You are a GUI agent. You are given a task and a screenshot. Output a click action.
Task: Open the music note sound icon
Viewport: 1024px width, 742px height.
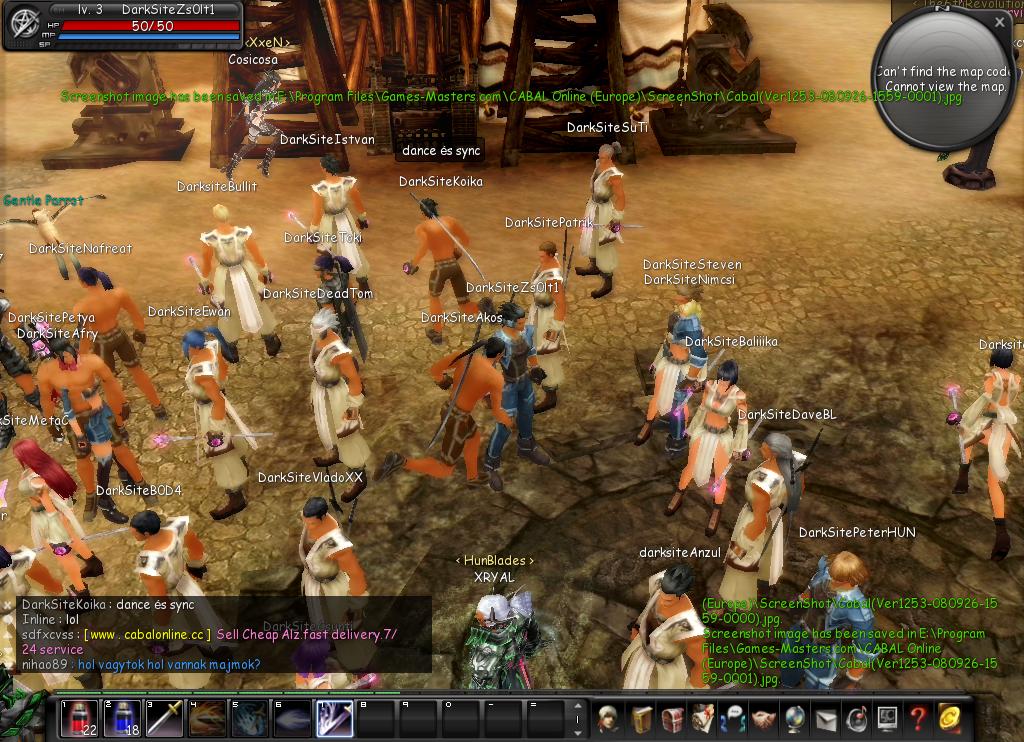coord(857,718)
